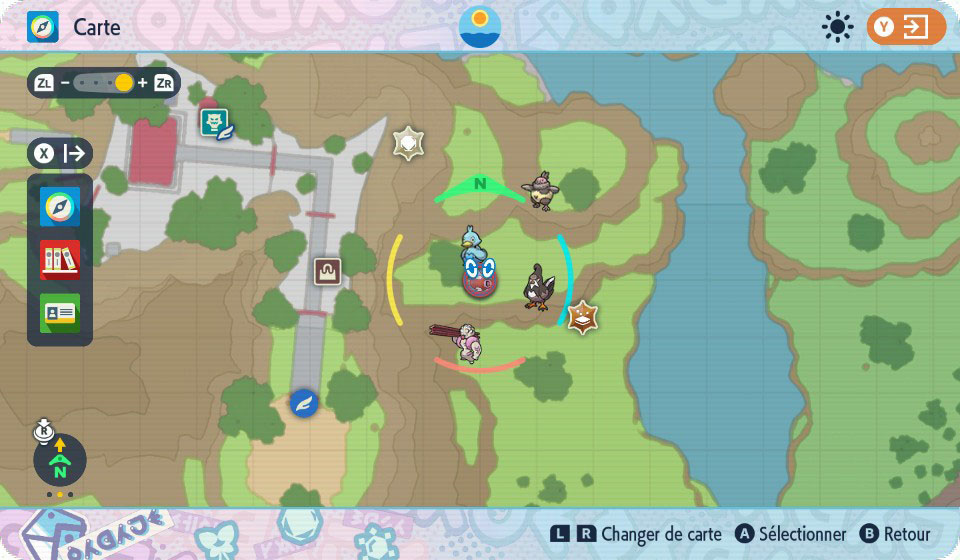Click the daytime sun-over-water indicator

click(480, 27)
